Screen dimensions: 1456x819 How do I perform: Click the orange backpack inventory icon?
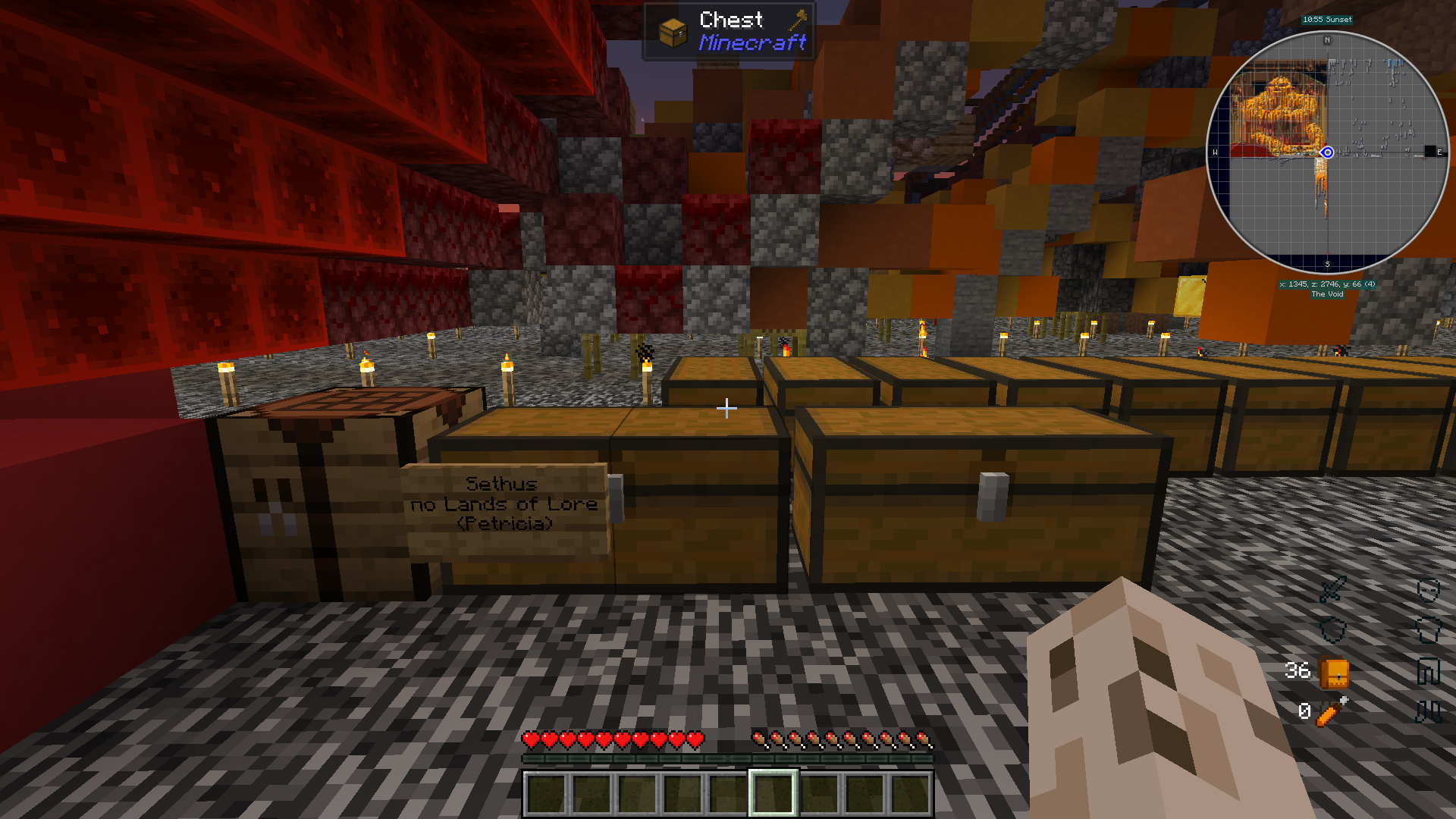coord(1334,672)
